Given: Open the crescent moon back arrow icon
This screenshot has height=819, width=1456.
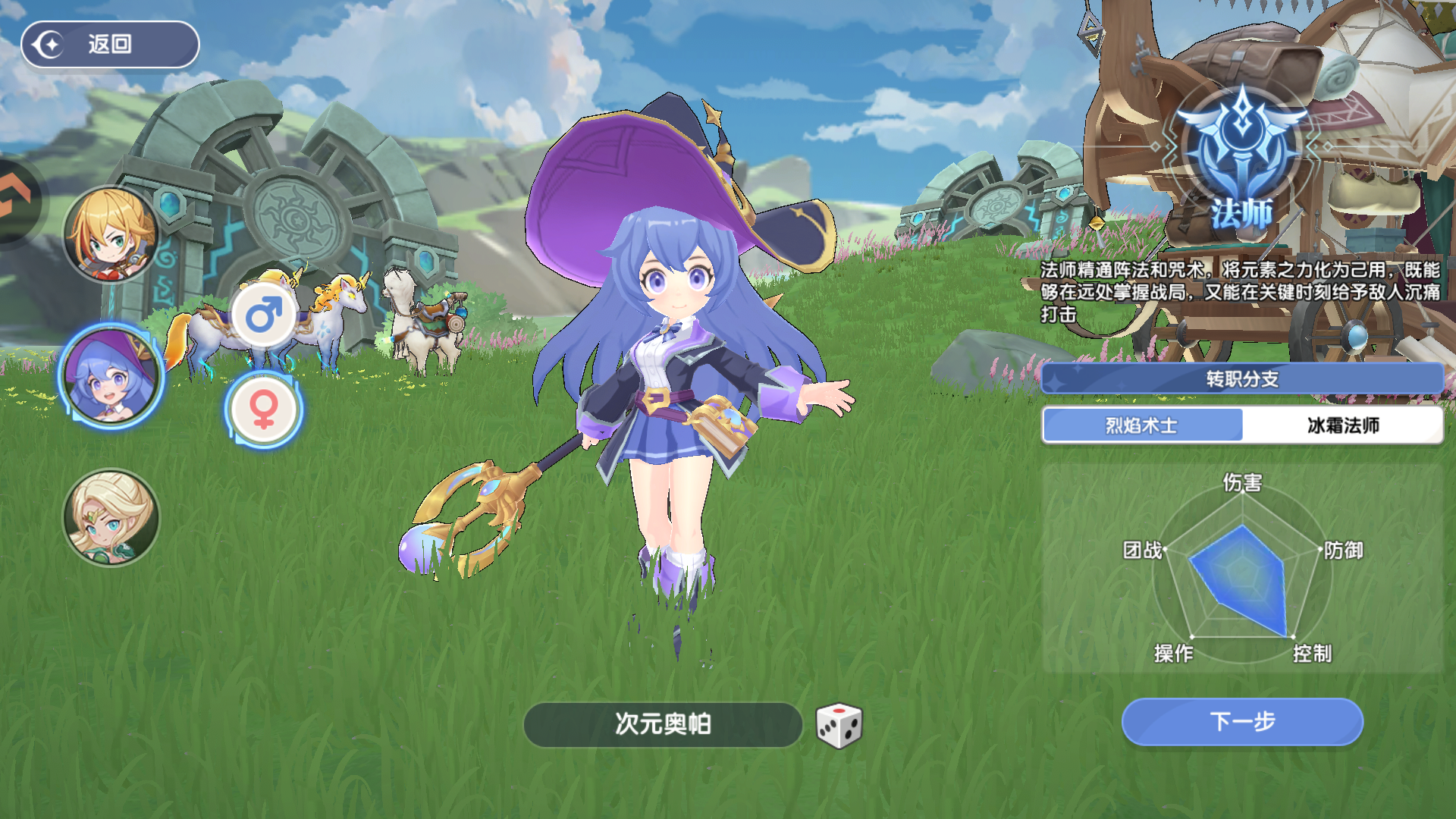Looking at the screenshot, I should 47,44.
